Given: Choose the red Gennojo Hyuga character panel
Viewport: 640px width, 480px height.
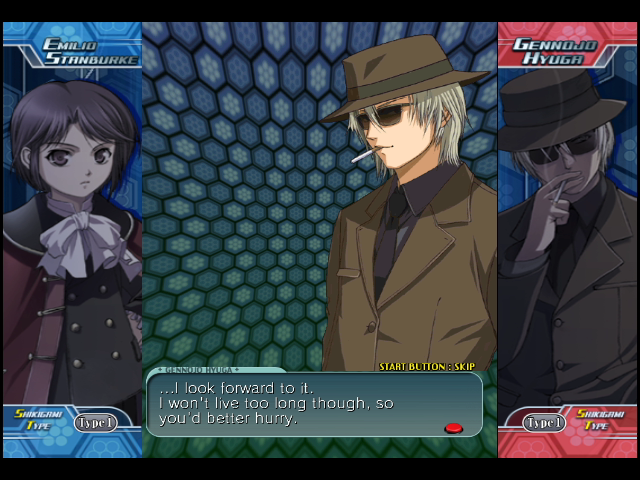Looking at the screenshot, I should (567, 240).
